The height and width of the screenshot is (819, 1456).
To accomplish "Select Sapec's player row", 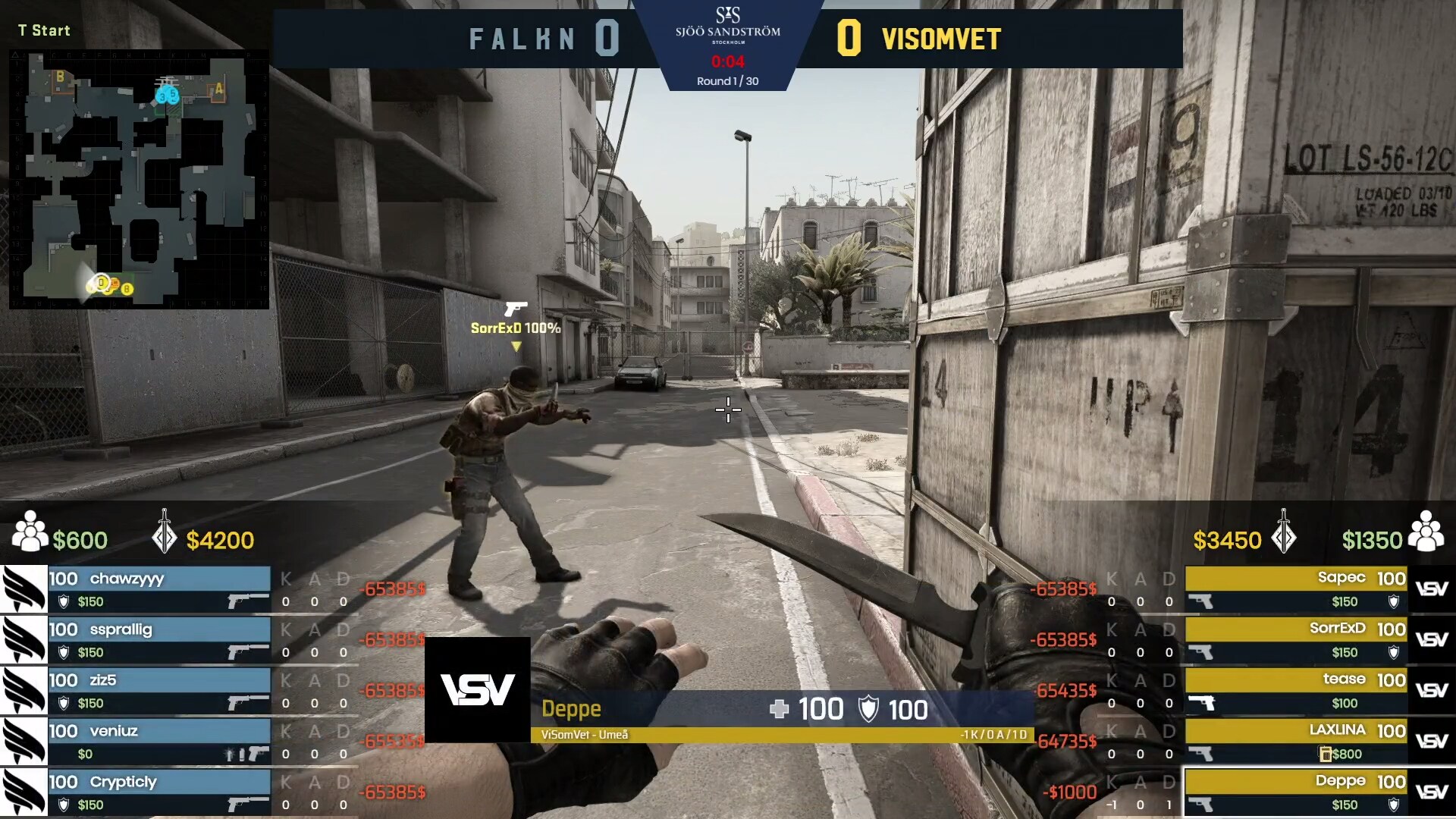I will point(1295,588).
